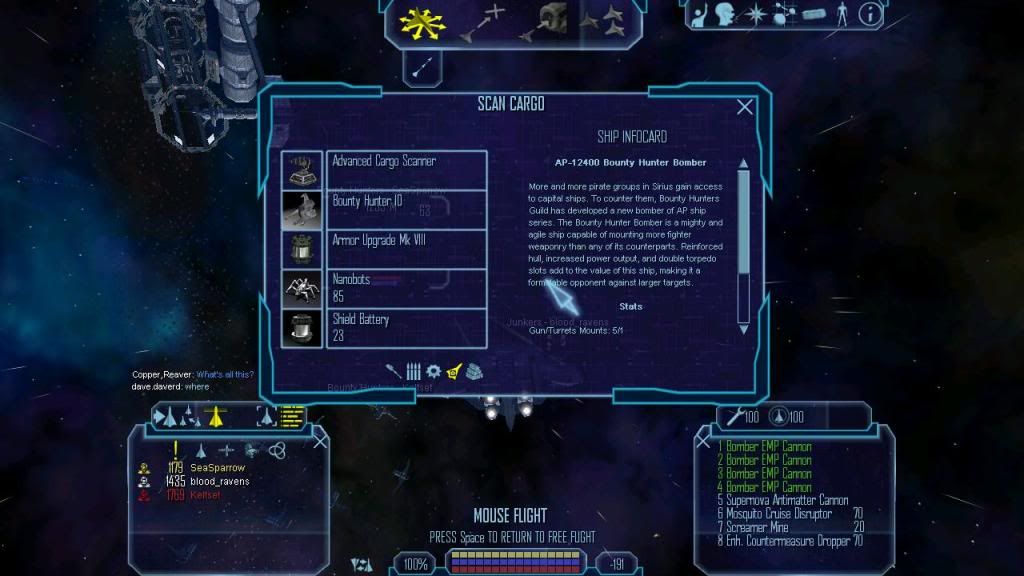Close the contact list panel
1024x576 pixels.
click(x=320, y=441)
